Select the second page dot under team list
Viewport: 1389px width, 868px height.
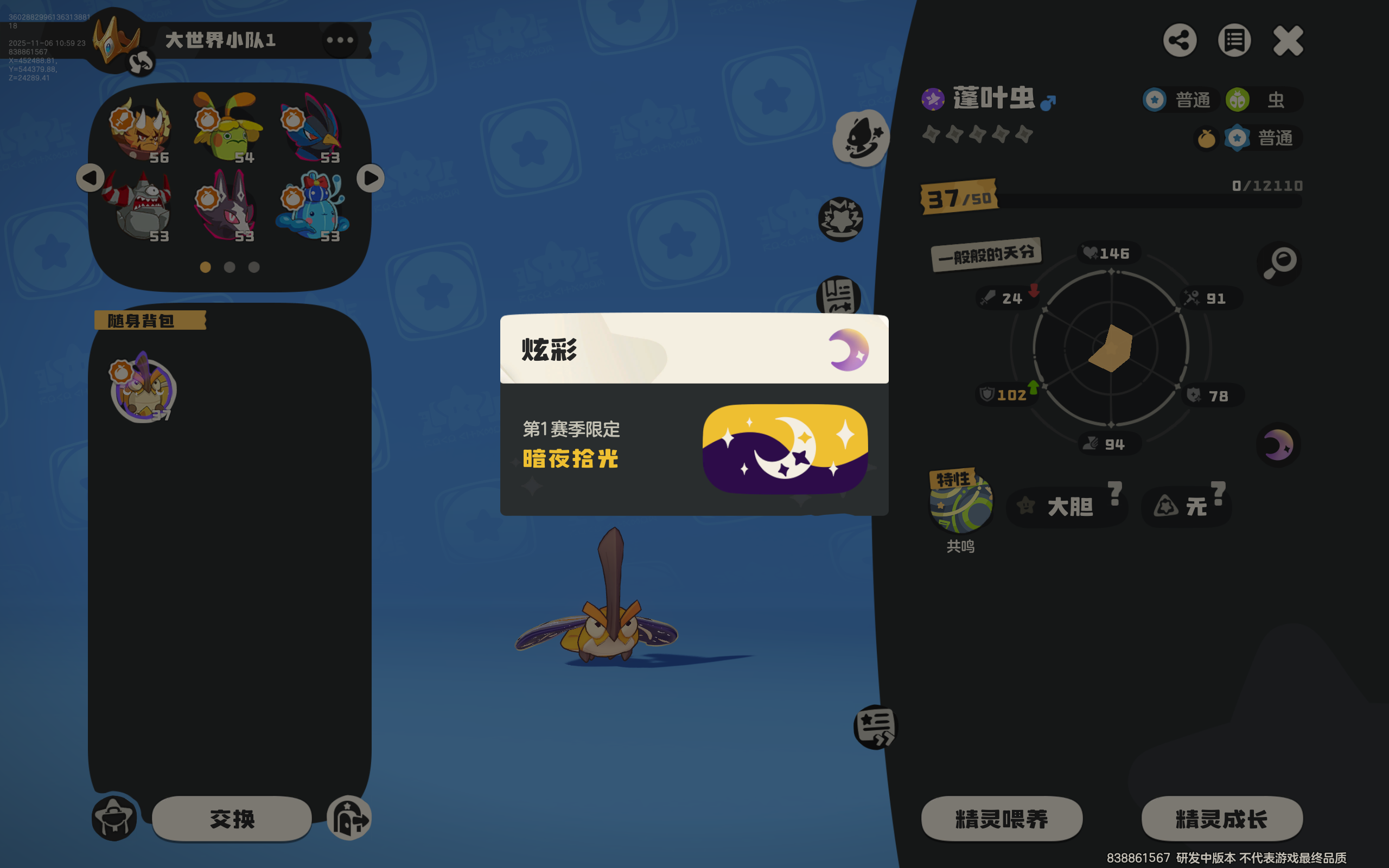click(229, 267)
